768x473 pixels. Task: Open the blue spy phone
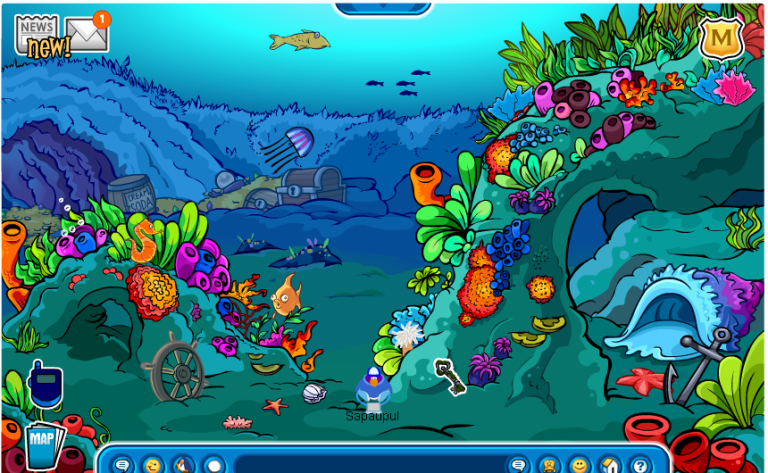[x=45, y=386]
